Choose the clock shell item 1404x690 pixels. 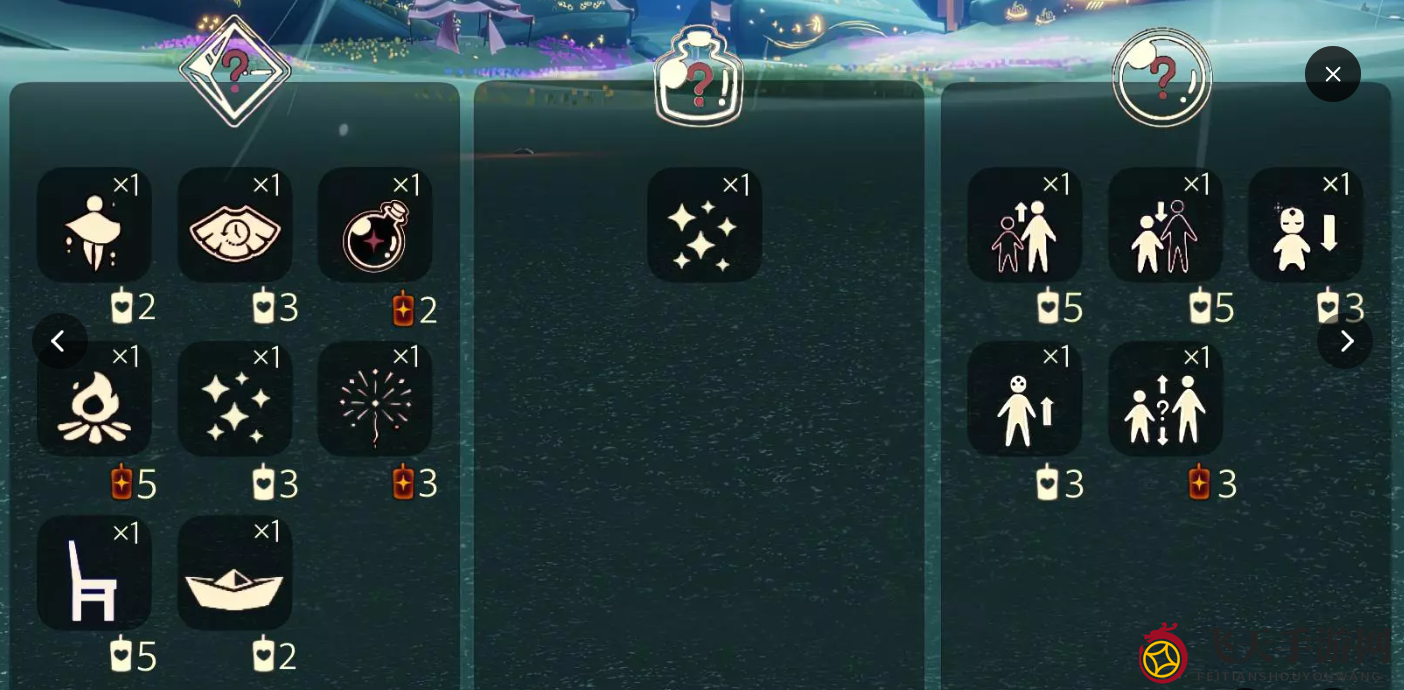pyautogui.click(x=235, y=225)
